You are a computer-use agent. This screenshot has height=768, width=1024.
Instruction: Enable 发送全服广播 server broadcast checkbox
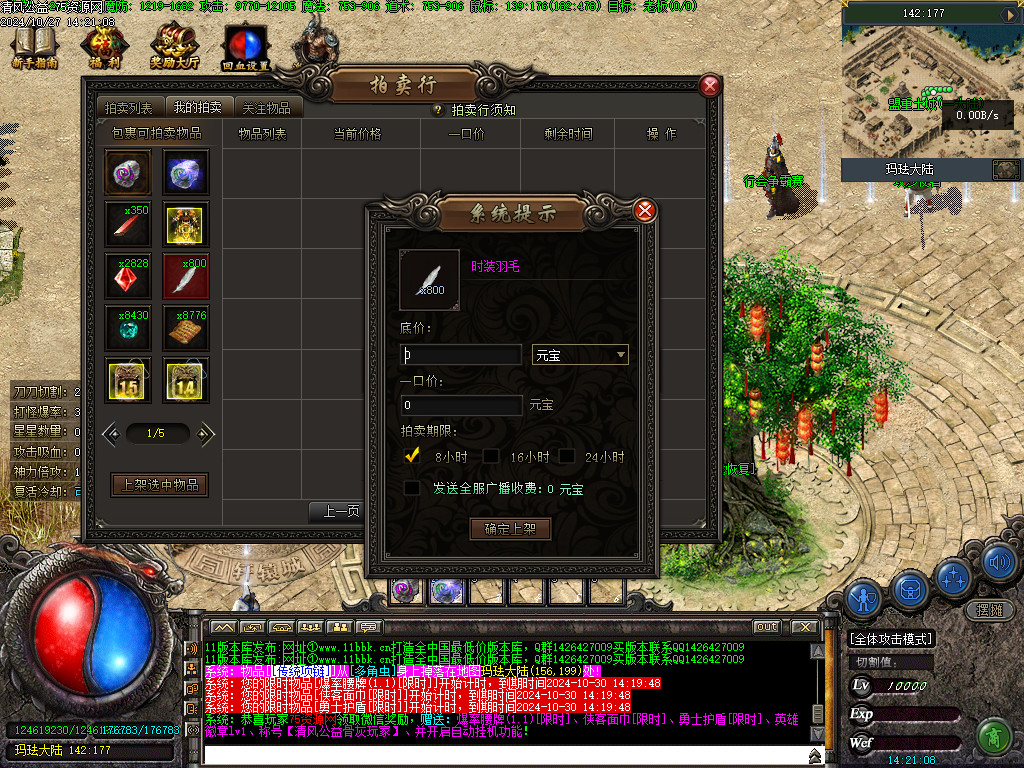coord(411,488)
